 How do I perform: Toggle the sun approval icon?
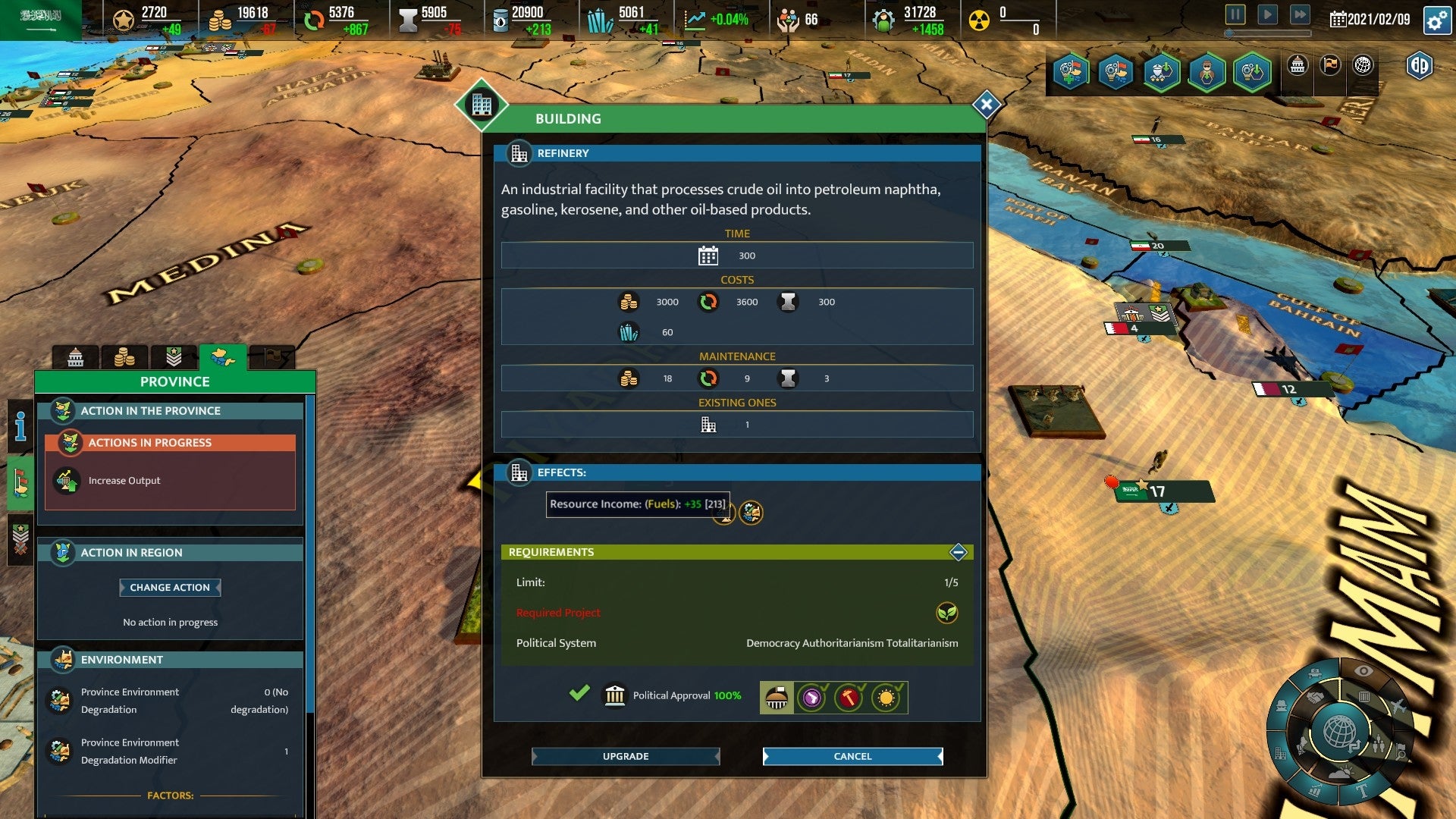[x=885, y=697]
